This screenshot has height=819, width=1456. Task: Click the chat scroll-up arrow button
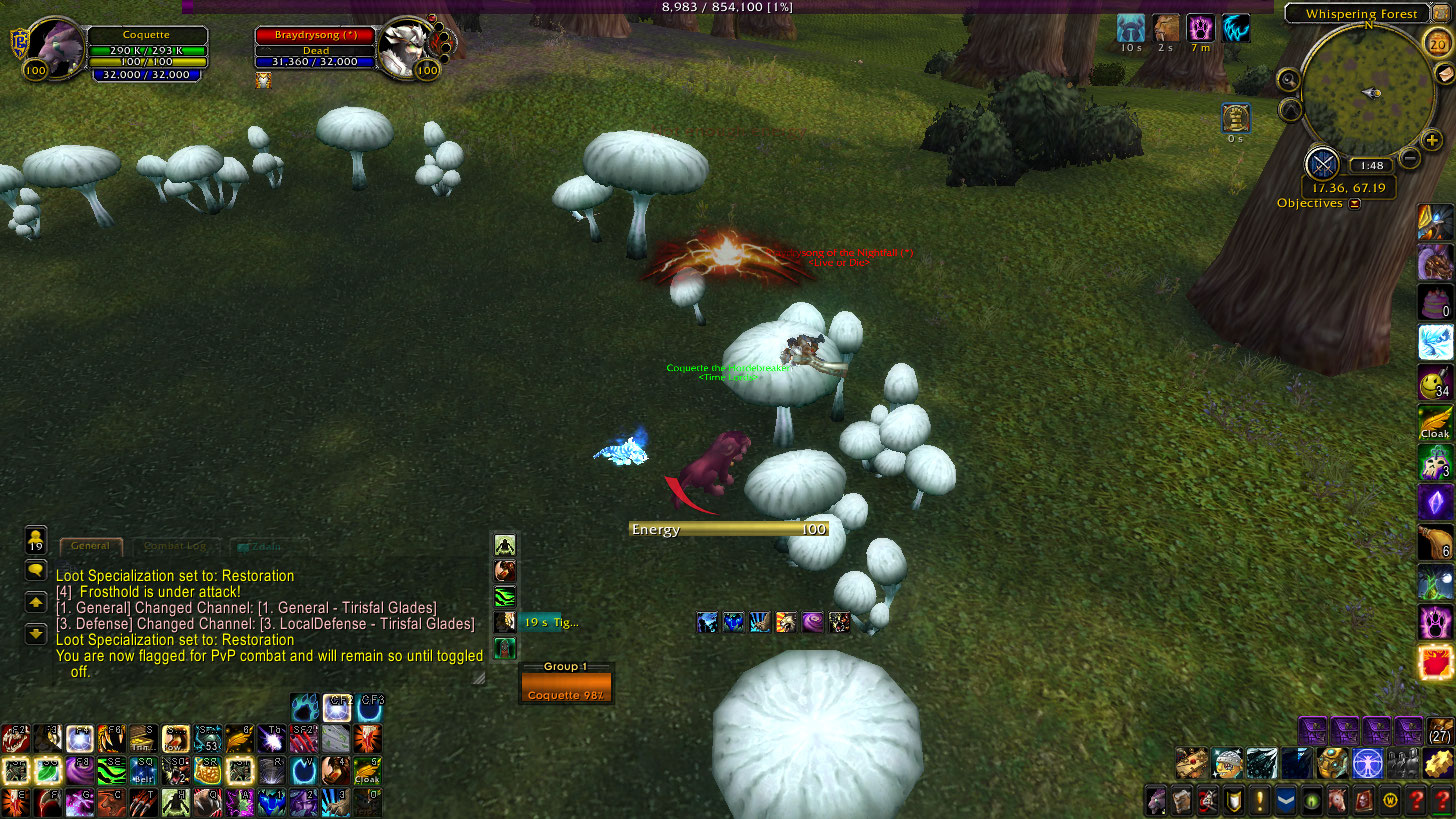[x=35, y=602]
